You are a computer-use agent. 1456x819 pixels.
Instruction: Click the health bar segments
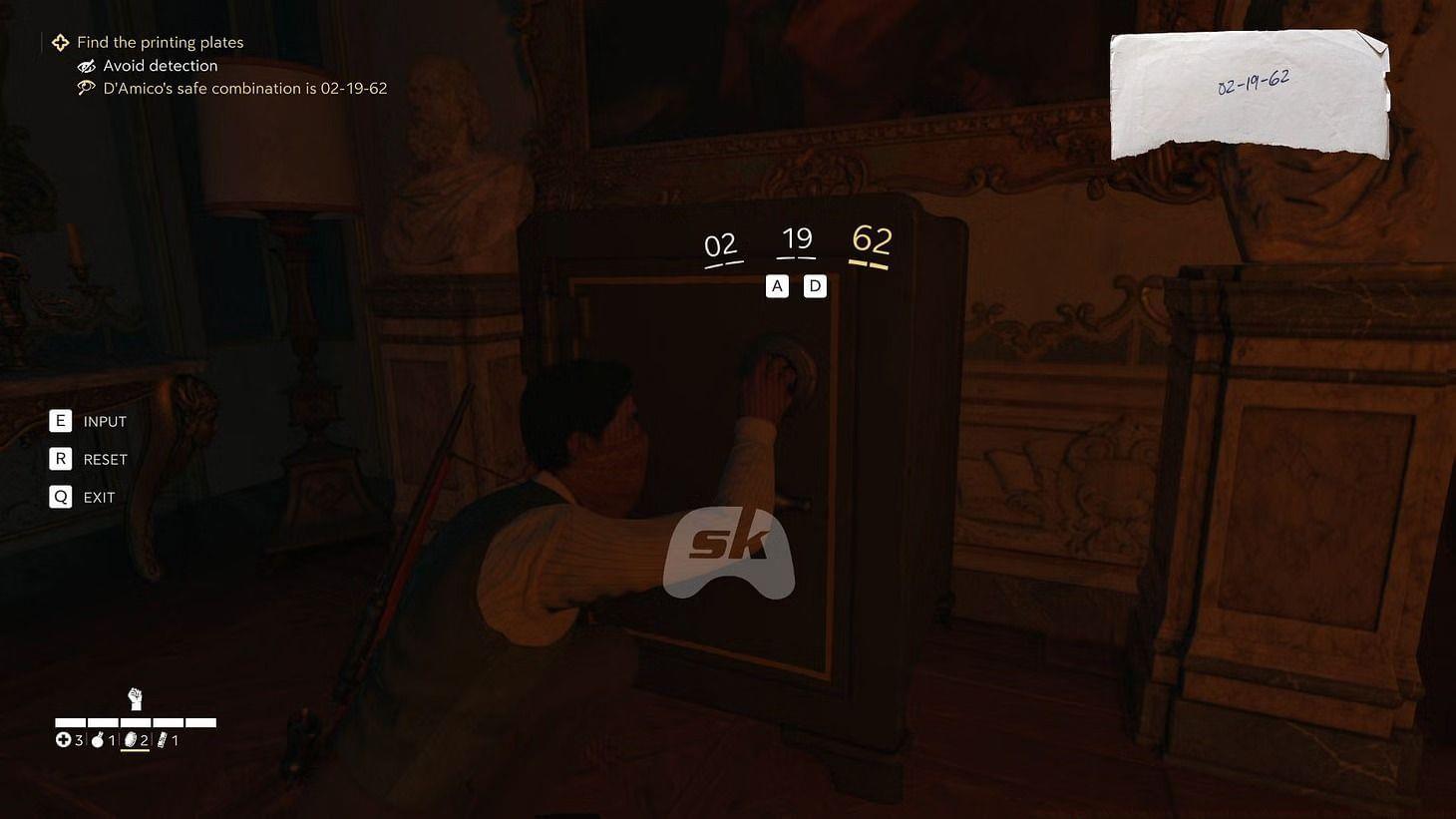(135, 721)
